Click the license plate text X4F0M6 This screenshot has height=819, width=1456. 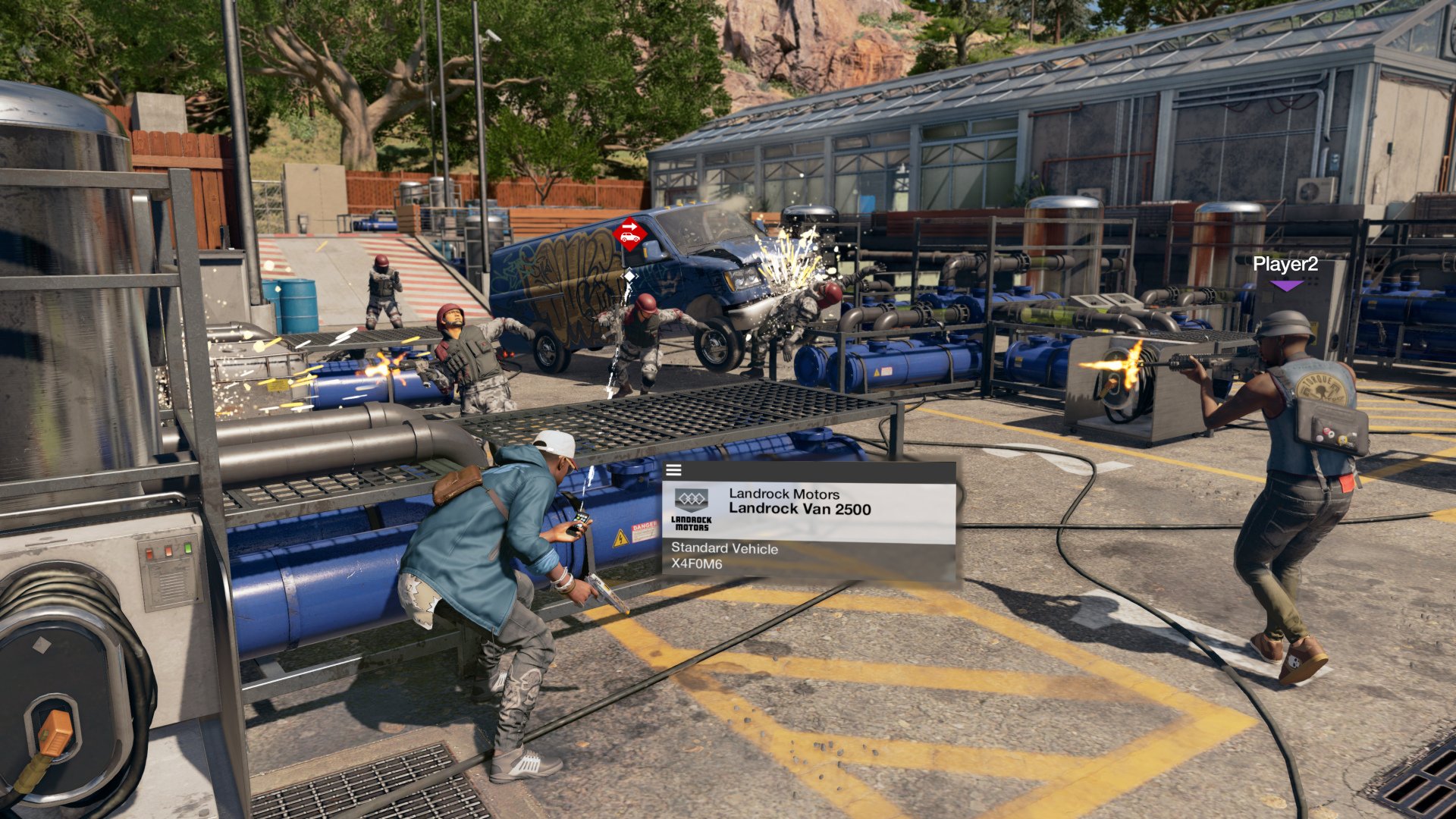(697, 563)
